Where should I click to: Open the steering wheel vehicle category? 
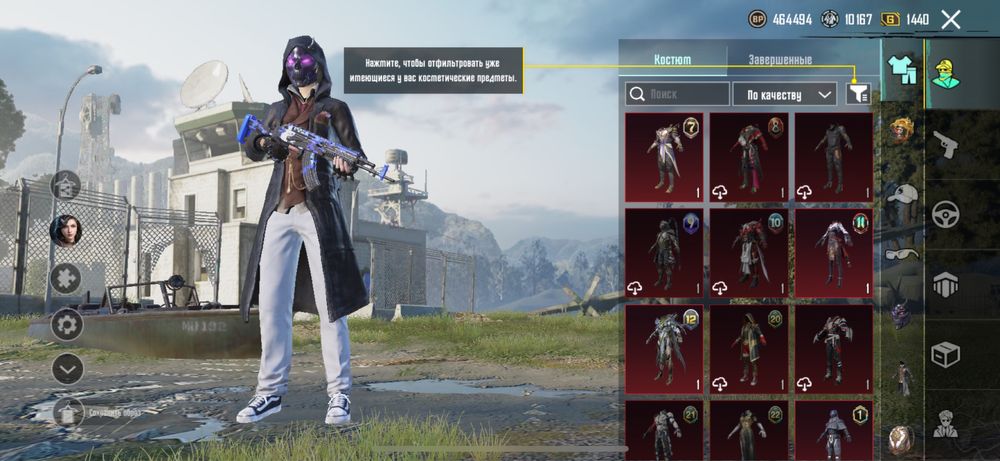tap(946, 215)
